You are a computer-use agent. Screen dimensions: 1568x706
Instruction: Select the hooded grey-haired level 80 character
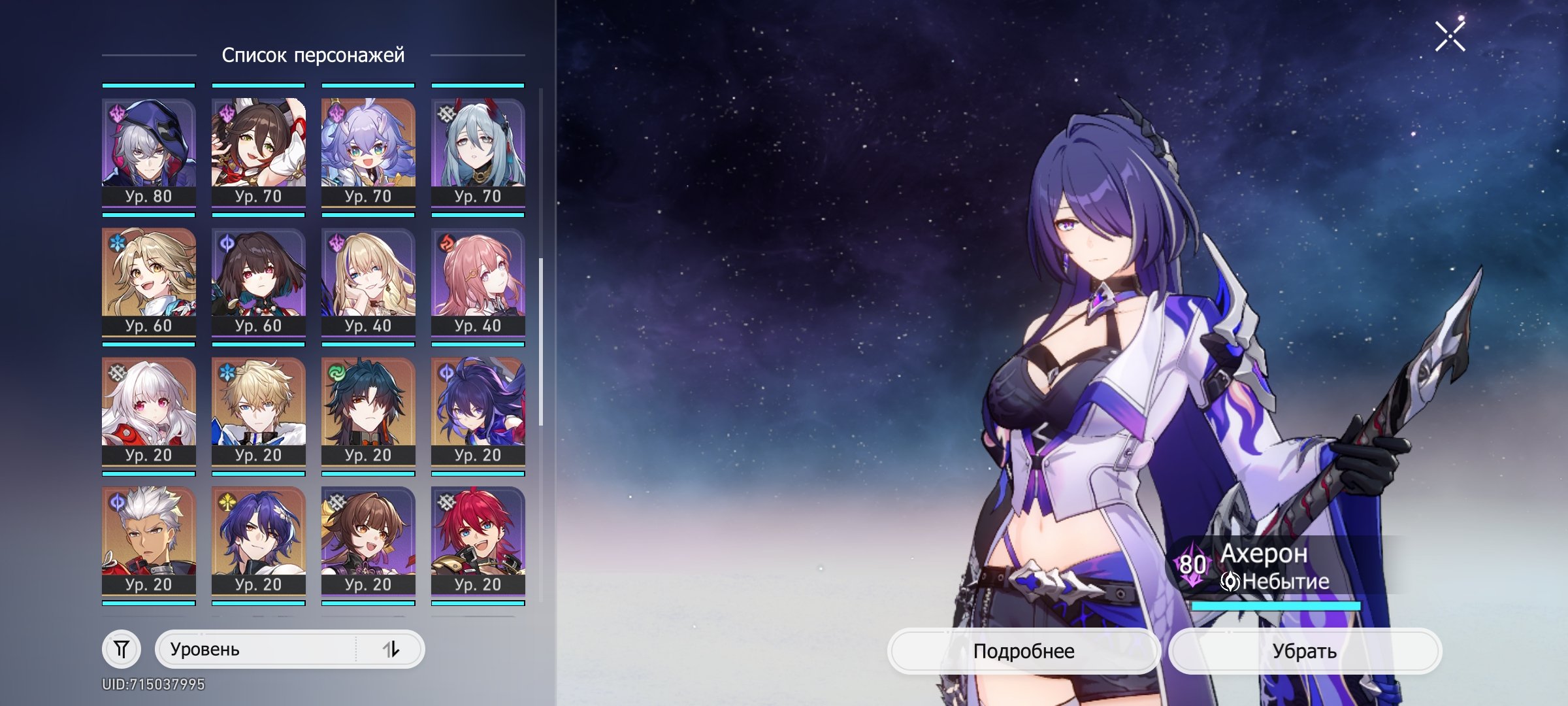click(x=149, y=152)
